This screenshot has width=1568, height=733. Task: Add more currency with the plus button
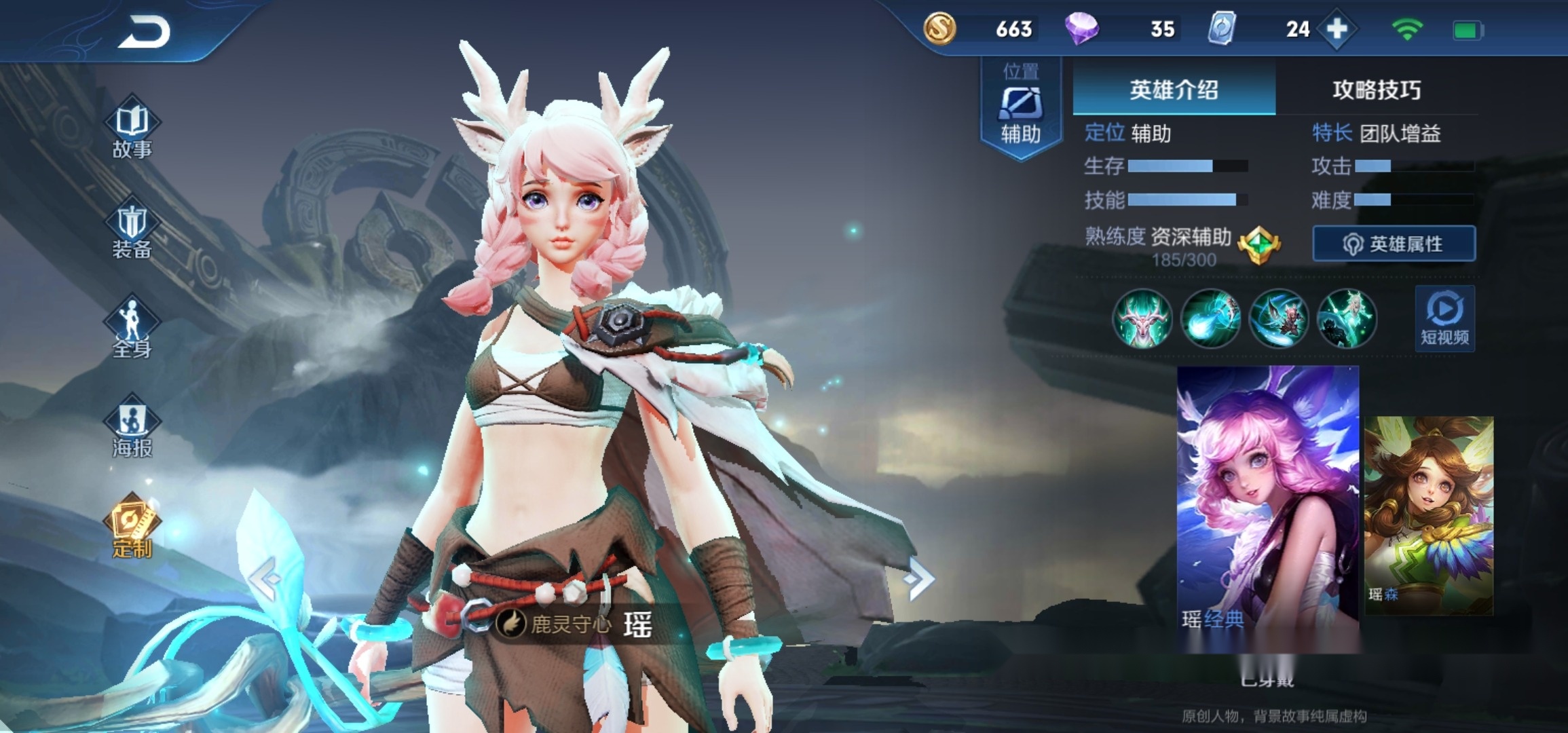[1337, 29]
